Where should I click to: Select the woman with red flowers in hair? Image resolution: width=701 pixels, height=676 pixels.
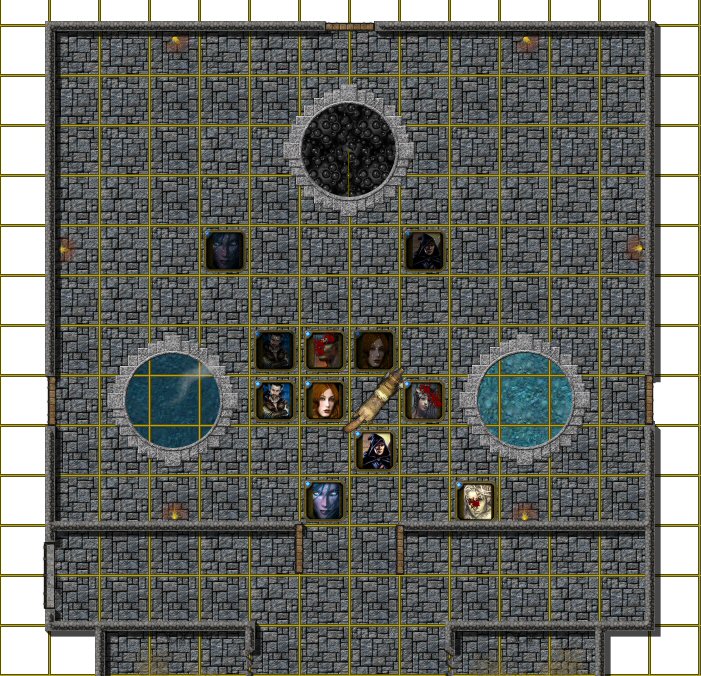pos(425,400)
